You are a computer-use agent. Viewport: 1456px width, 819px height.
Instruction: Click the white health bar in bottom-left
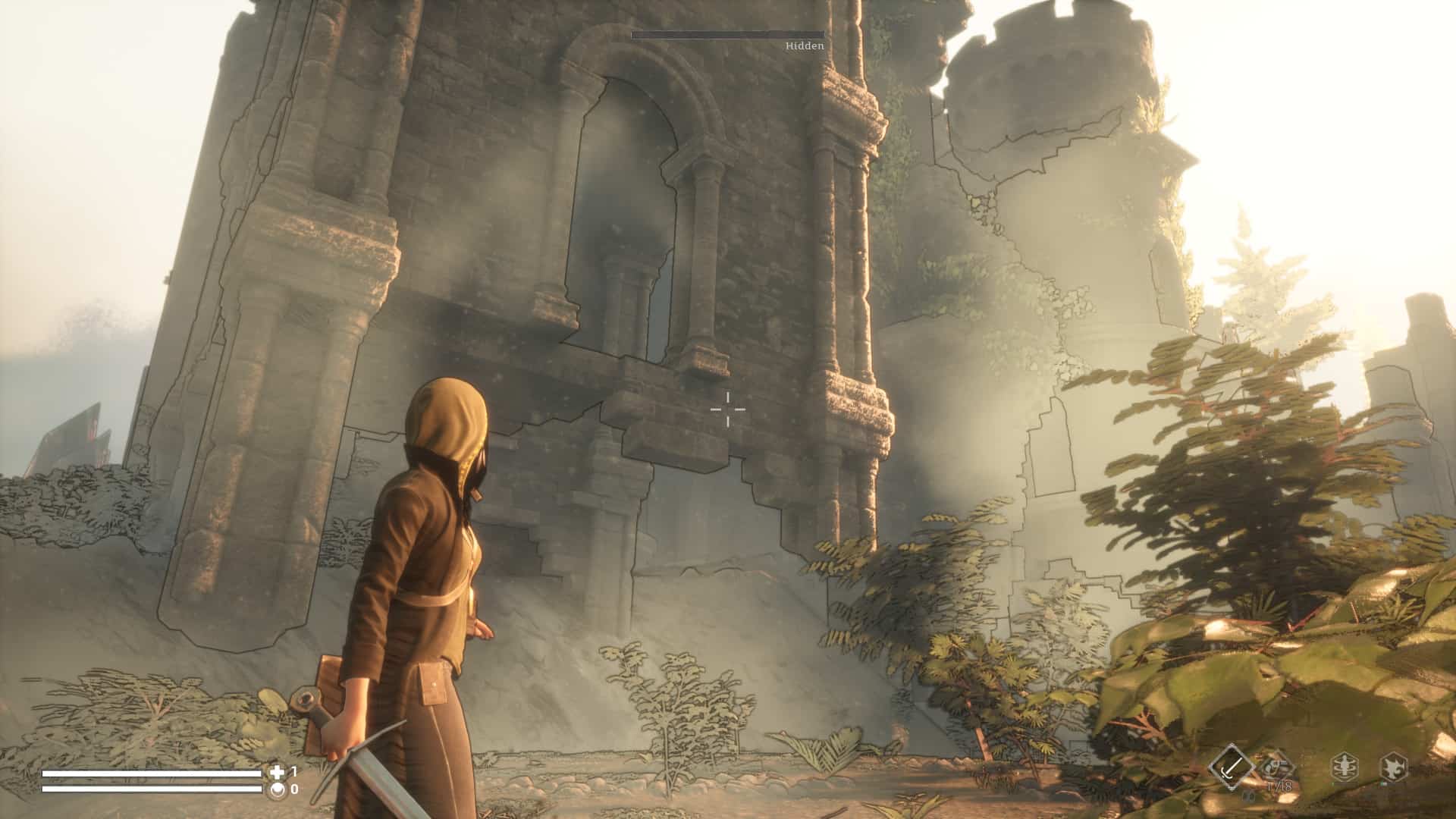tap(151, 774)
